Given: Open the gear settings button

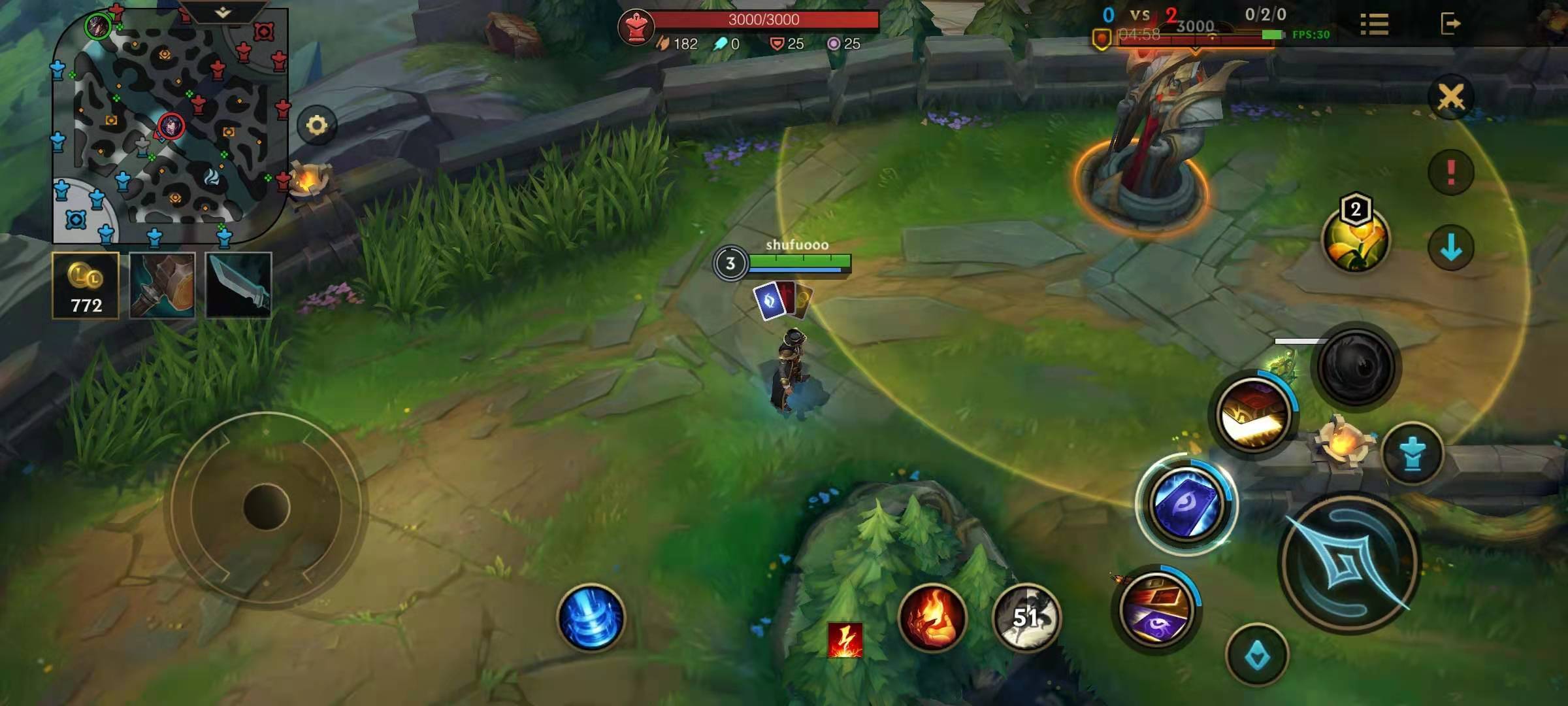Looking at the screenshot, I should click(317, 125).
